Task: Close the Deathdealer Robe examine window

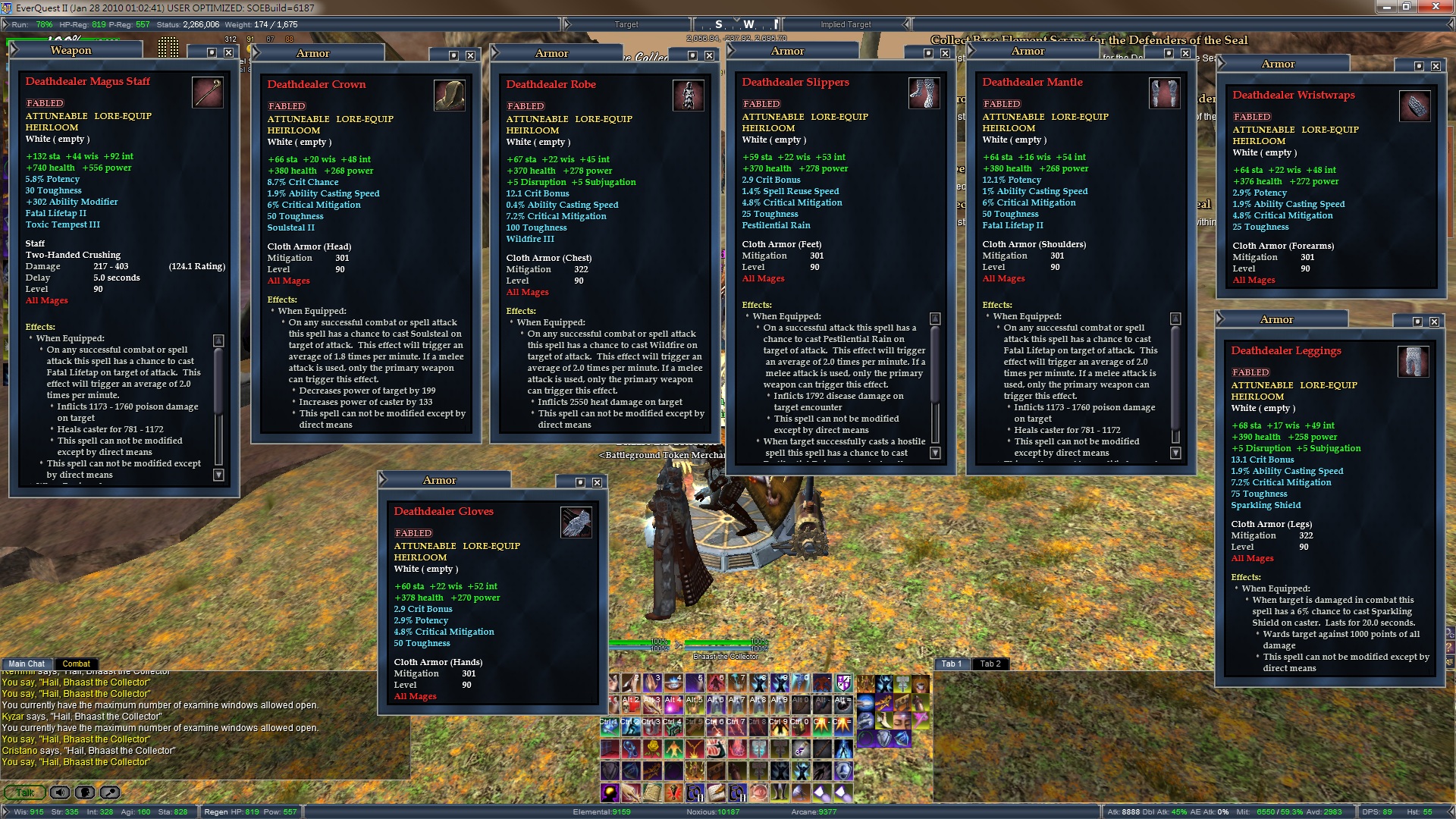Action: [709, 55]
